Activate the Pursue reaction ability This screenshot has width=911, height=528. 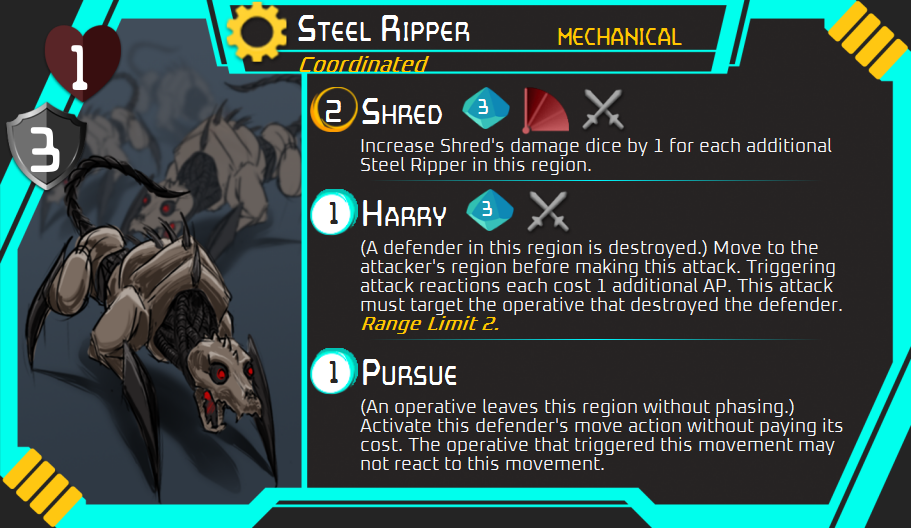[409, 374]
